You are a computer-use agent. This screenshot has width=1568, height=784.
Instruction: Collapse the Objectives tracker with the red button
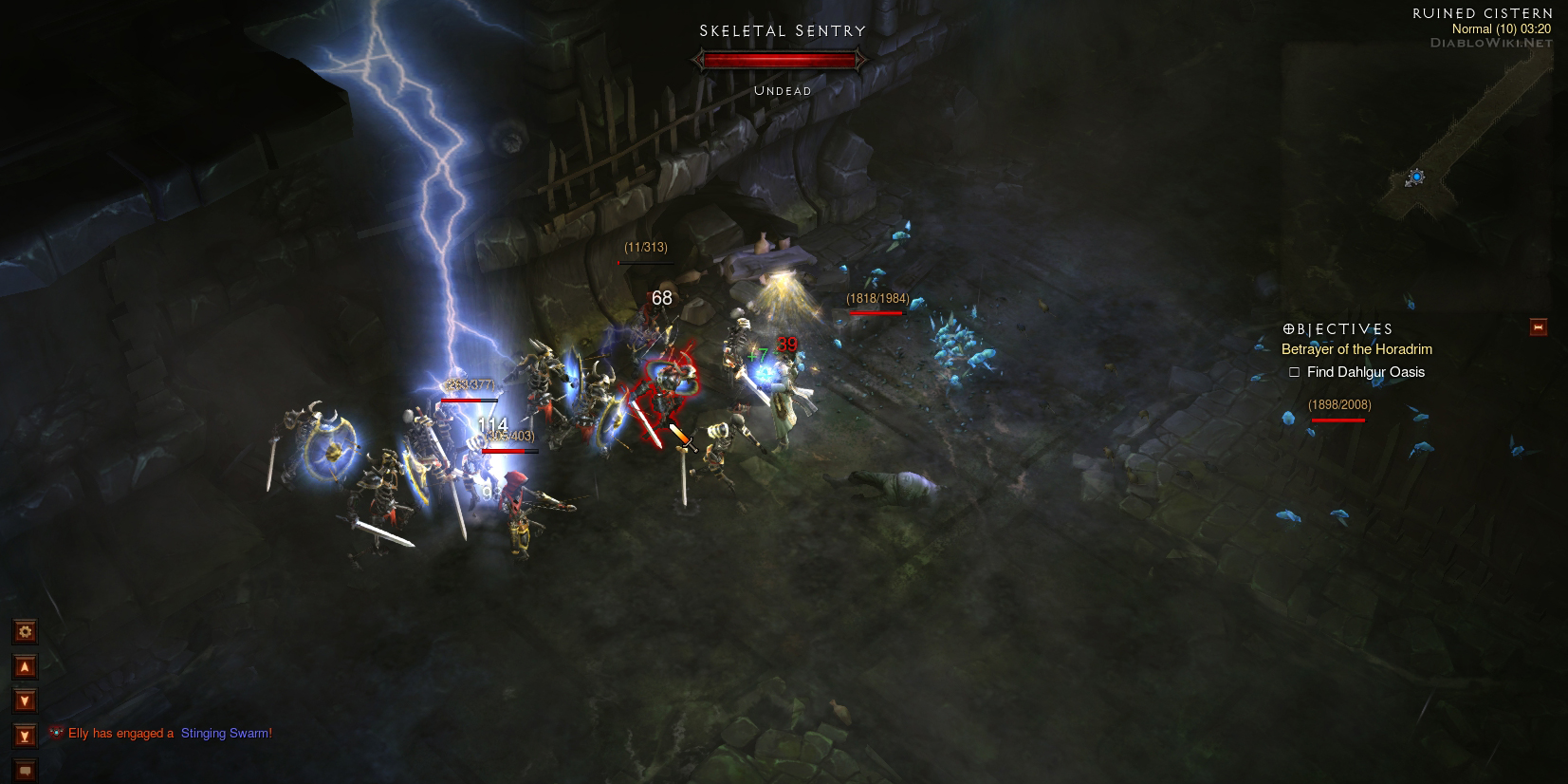[1538, 327]
